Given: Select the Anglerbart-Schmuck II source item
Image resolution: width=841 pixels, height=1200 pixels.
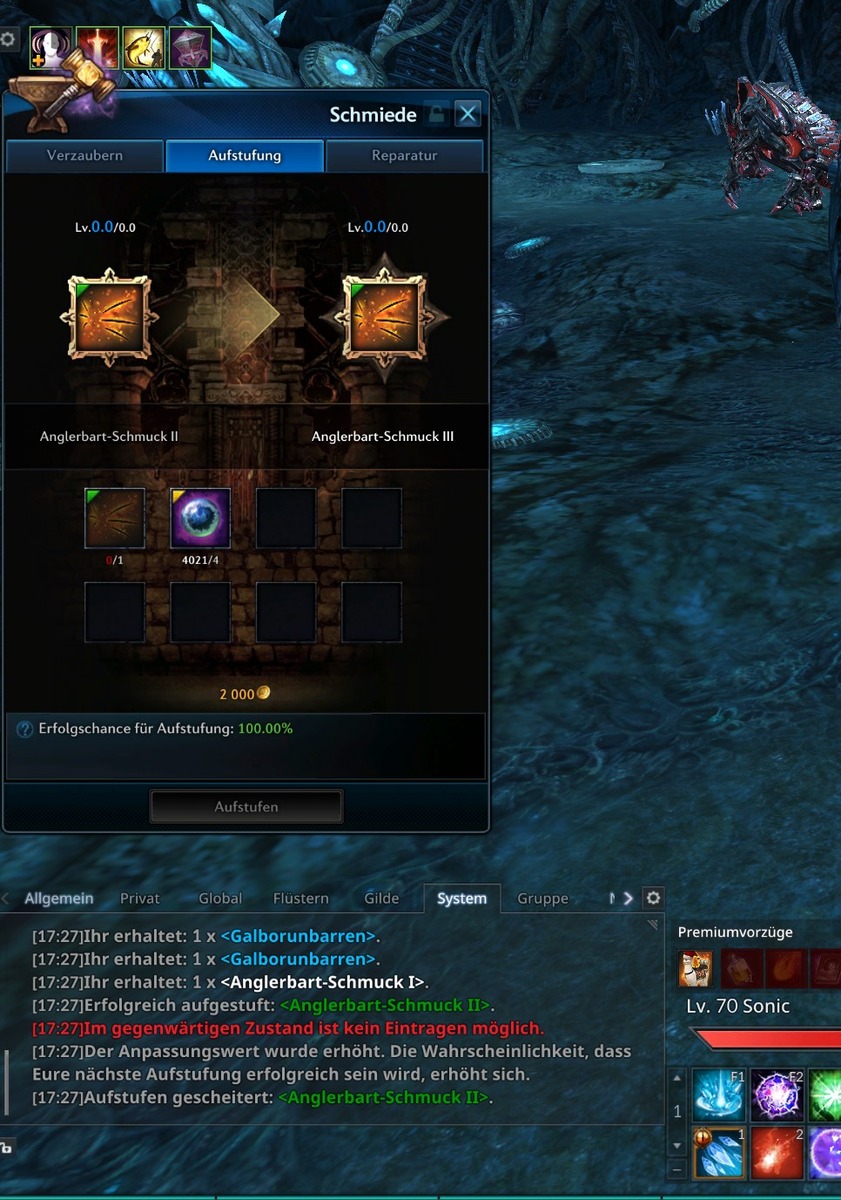Looking at the screenshot, I should click(x=109, y=319).
